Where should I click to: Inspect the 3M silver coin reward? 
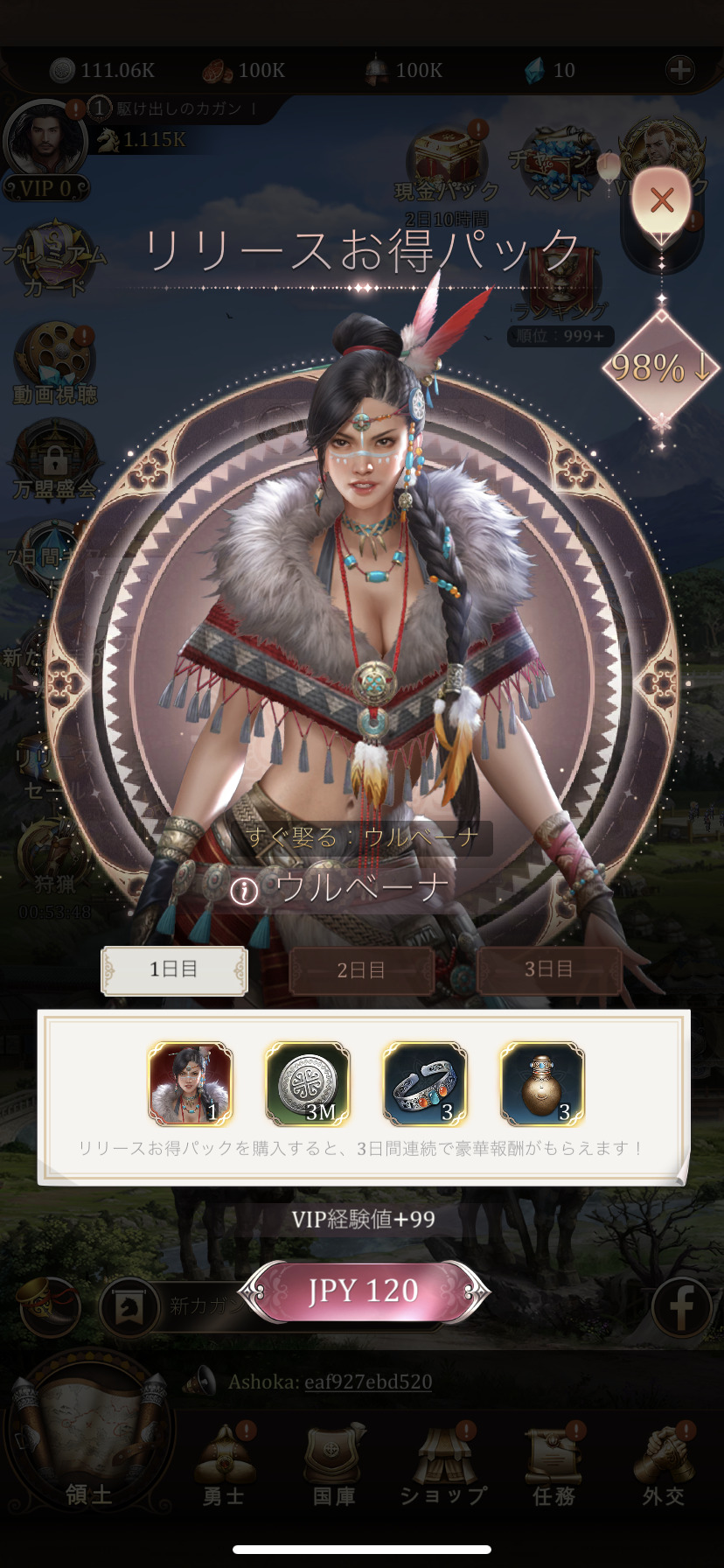tap(308, 1083)
